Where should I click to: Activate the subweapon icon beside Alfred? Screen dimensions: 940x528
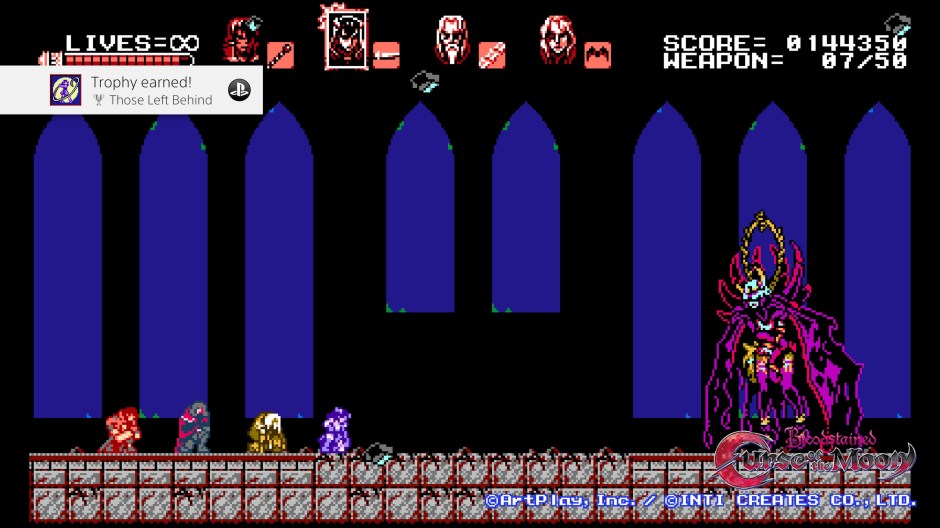pos(491,54)
